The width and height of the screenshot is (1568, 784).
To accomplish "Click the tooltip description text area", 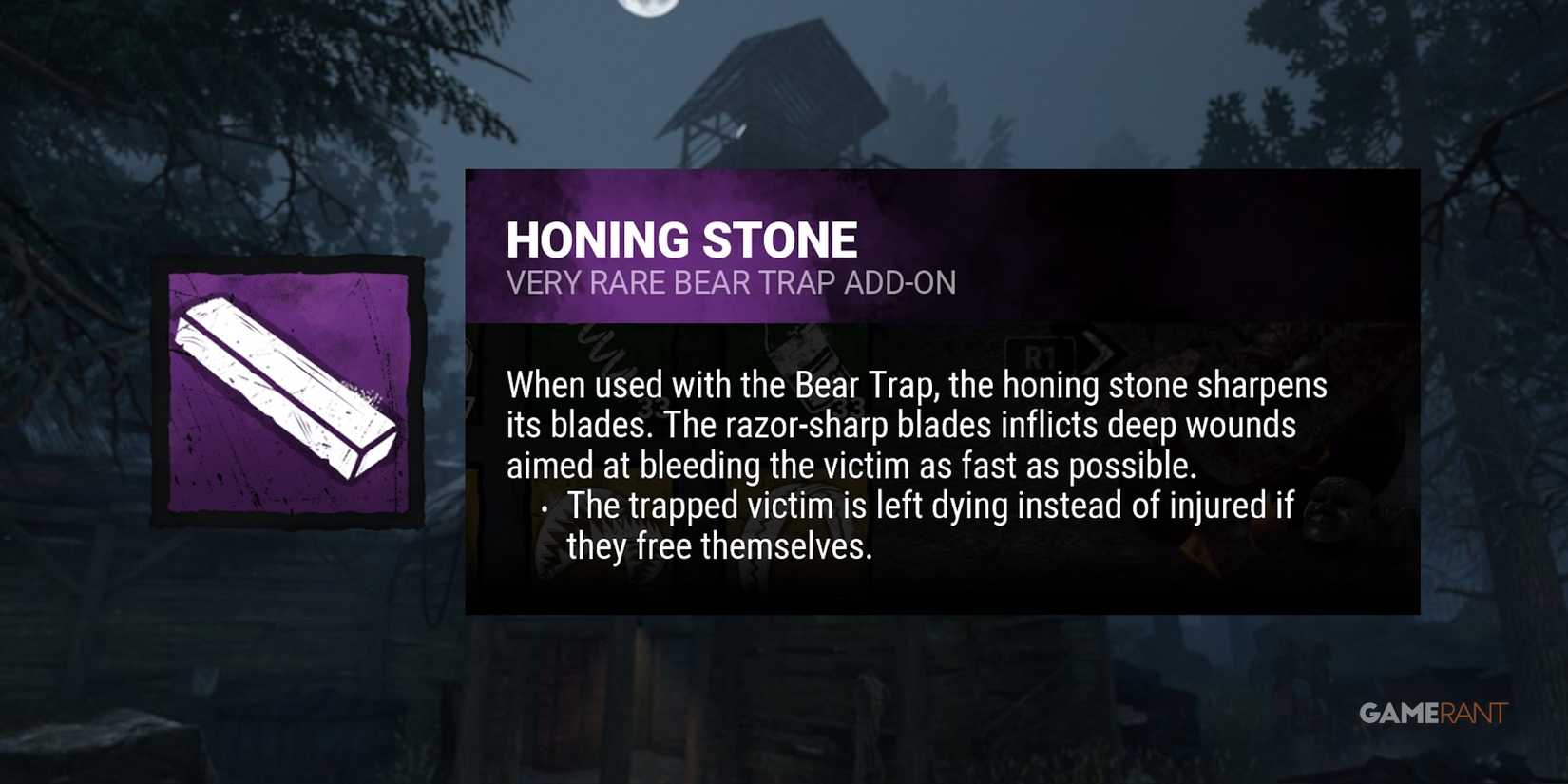I will point(917,425).
